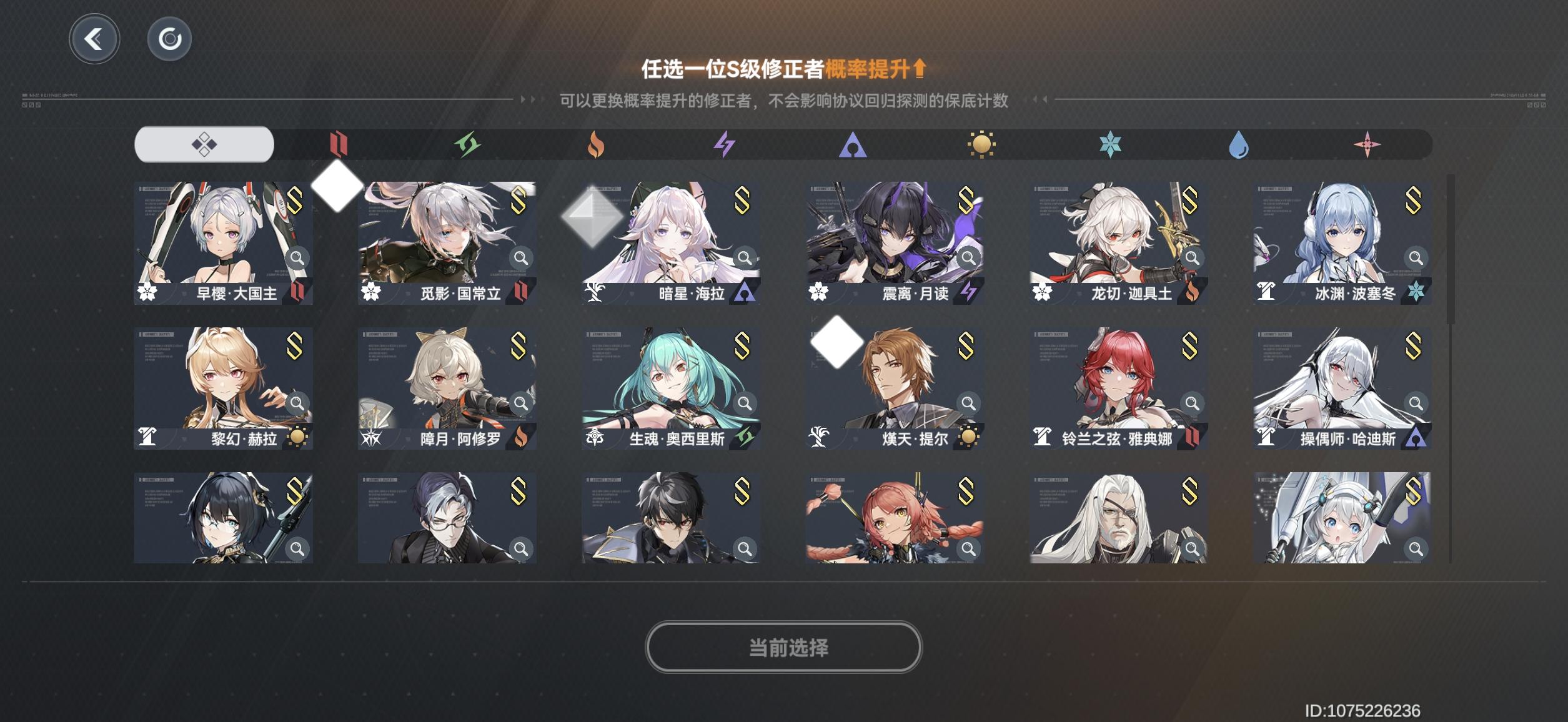Click the 暗星·海拉 character thumbnail
The image size is (1568, 722).
[x=672, y=244]
